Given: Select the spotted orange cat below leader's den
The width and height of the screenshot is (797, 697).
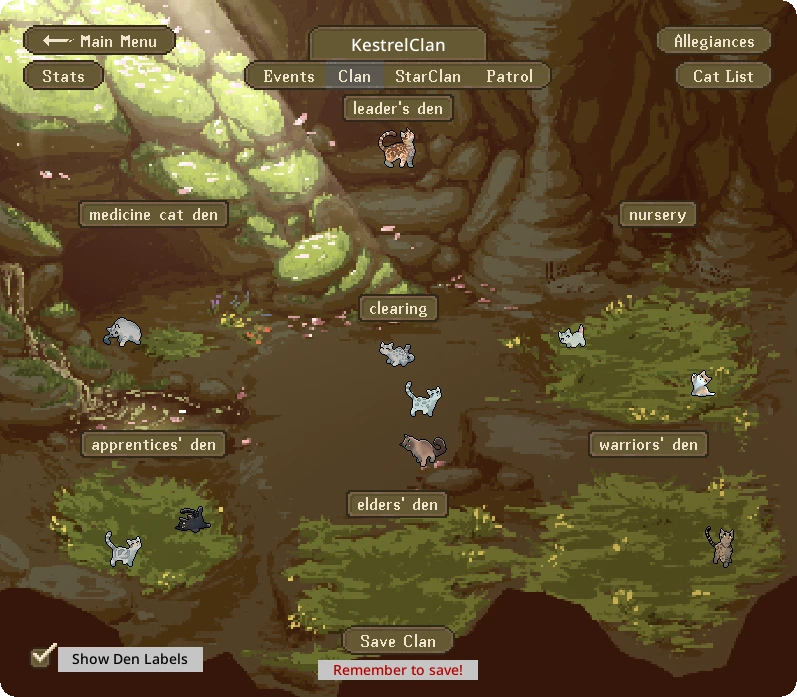Looking at the screenshot, I should tap(396, 149).
